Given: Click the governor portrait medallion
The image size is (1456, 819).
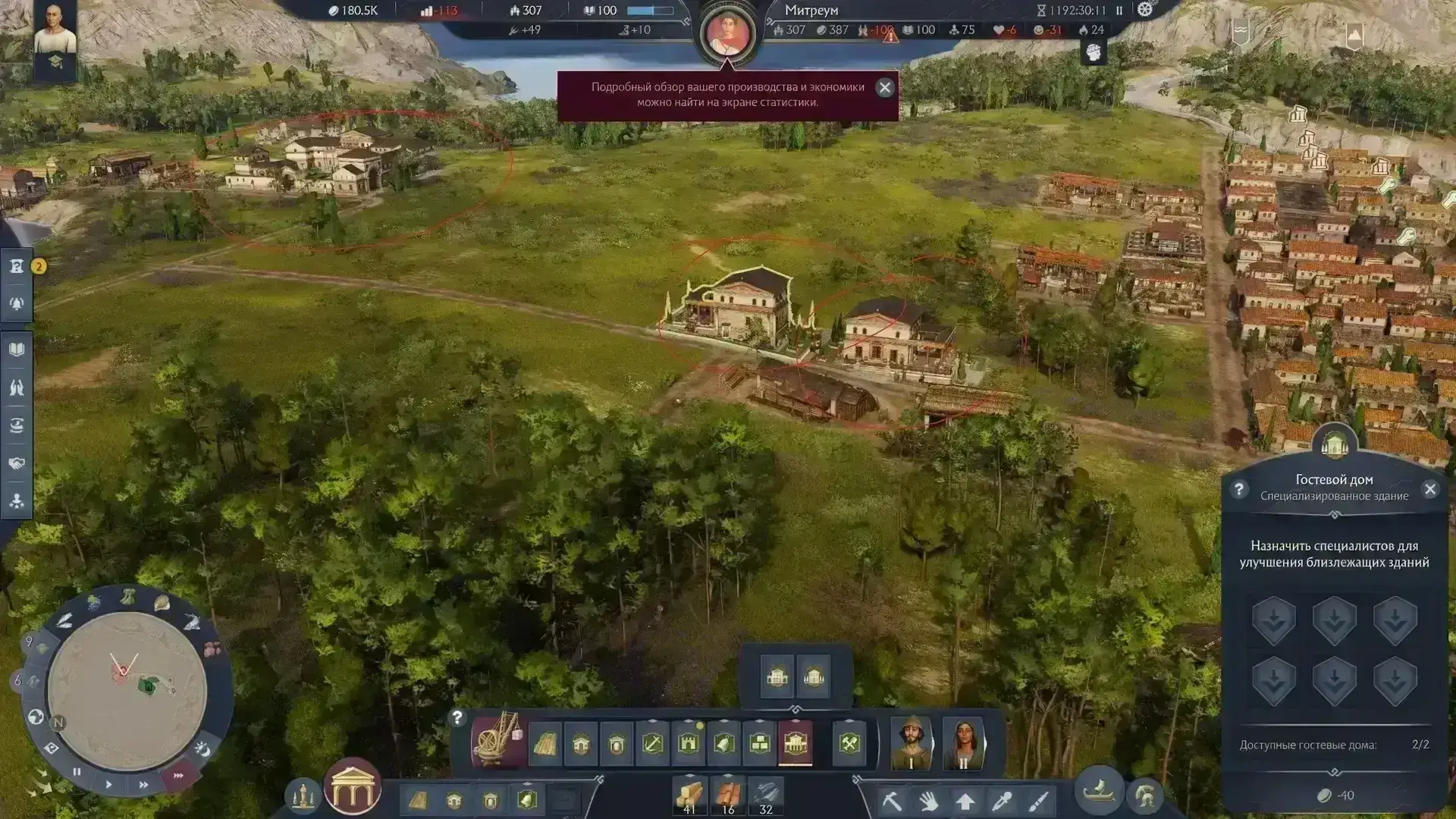Looking at the screenshot, I should coord(728,33).
